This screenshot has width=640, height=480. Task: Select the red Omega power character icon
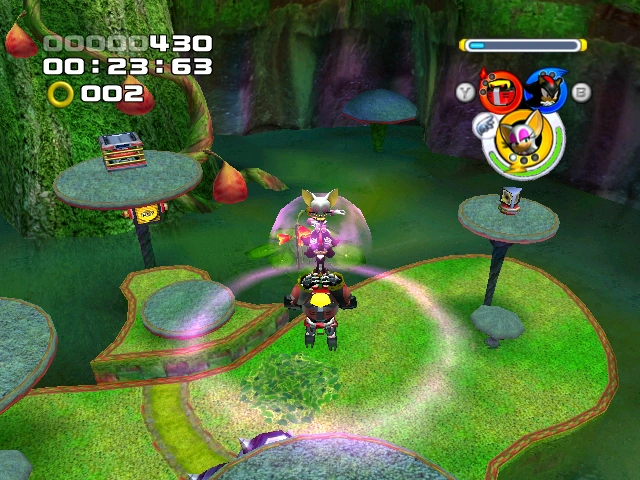pos(497,92)
